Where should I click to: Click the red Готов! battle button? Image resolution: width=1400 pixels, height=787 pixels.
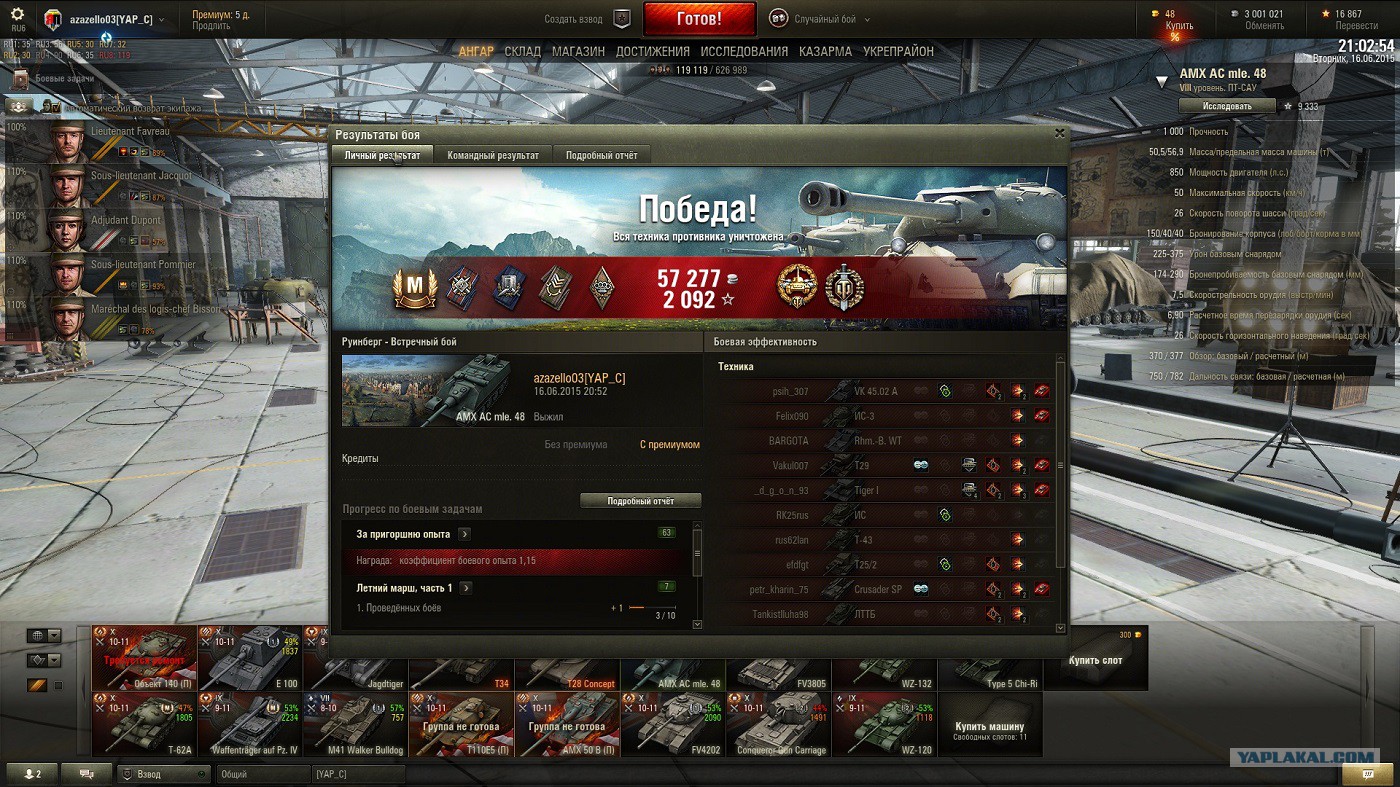[698, 19]
